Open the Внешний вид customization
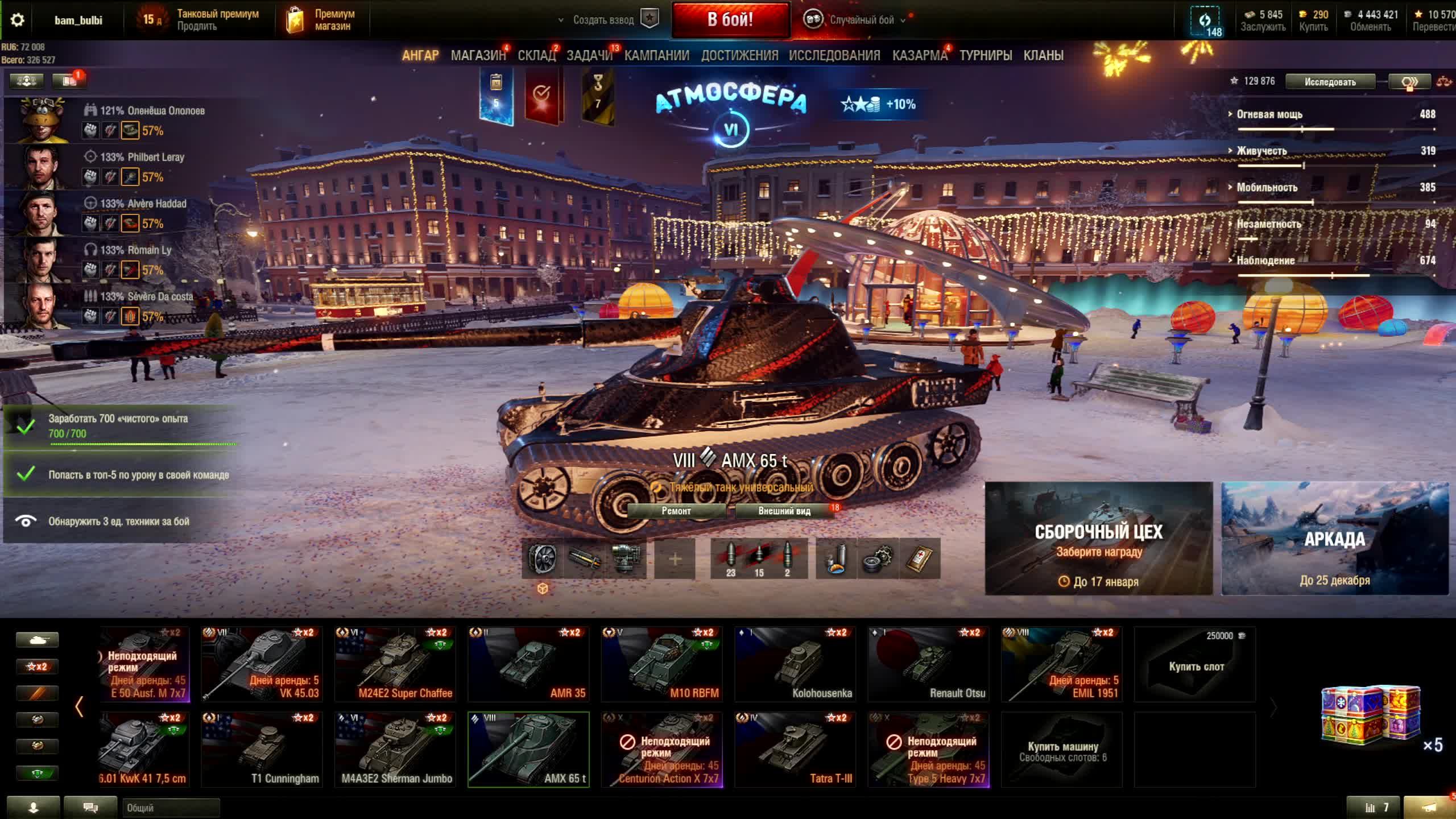This screenshot has height=819, width=1456. [784, 511]
